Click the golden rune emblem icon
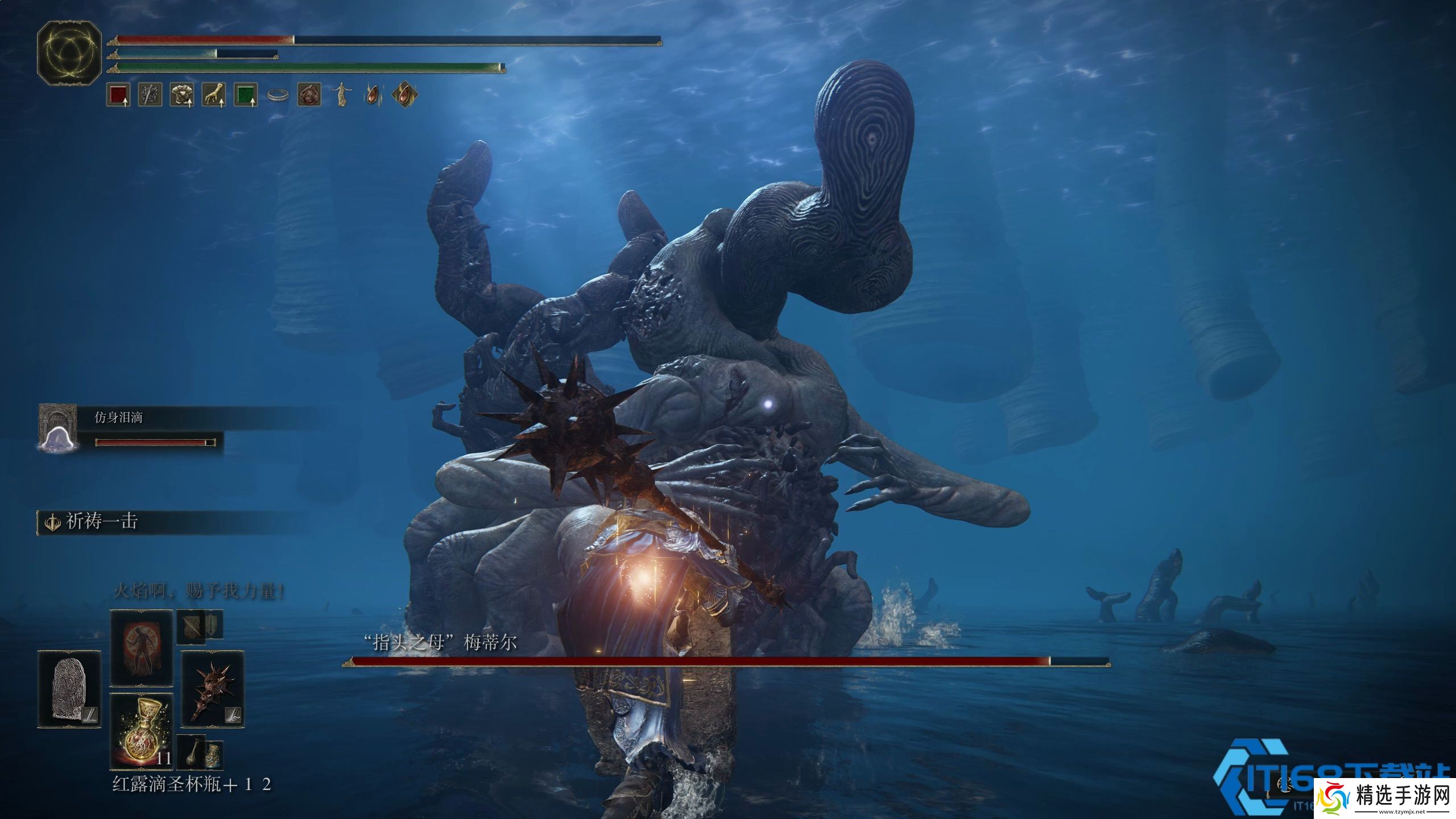 pos(69,54)
